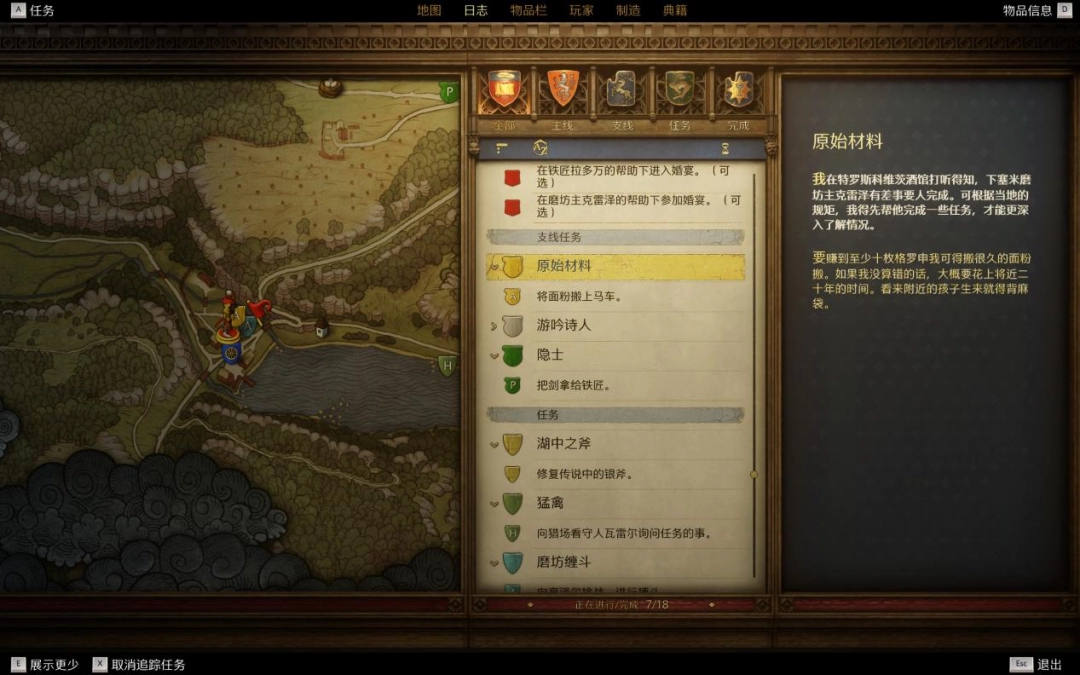Viewport: 1080px width, 675px height.
Task: Open the 猛禽 quest entry
Action: pyautogui.click(x=550, y=503)
